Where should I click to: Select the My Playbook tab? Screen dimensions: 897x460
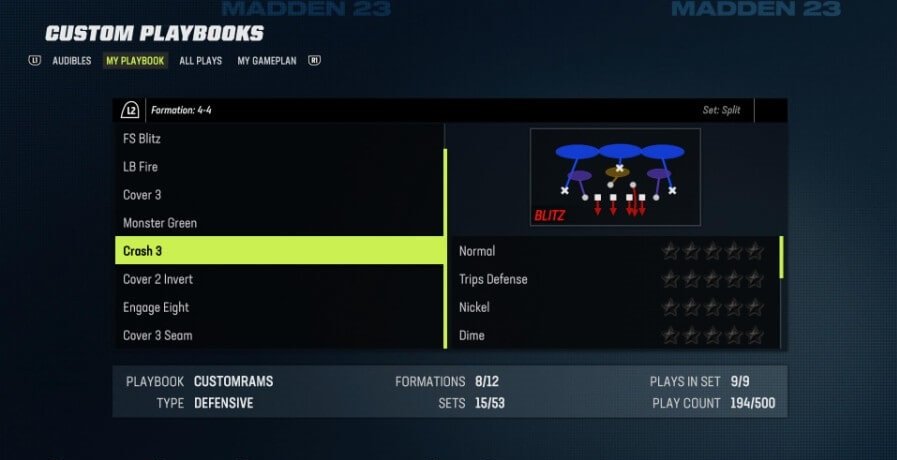(x=135, y=61)
